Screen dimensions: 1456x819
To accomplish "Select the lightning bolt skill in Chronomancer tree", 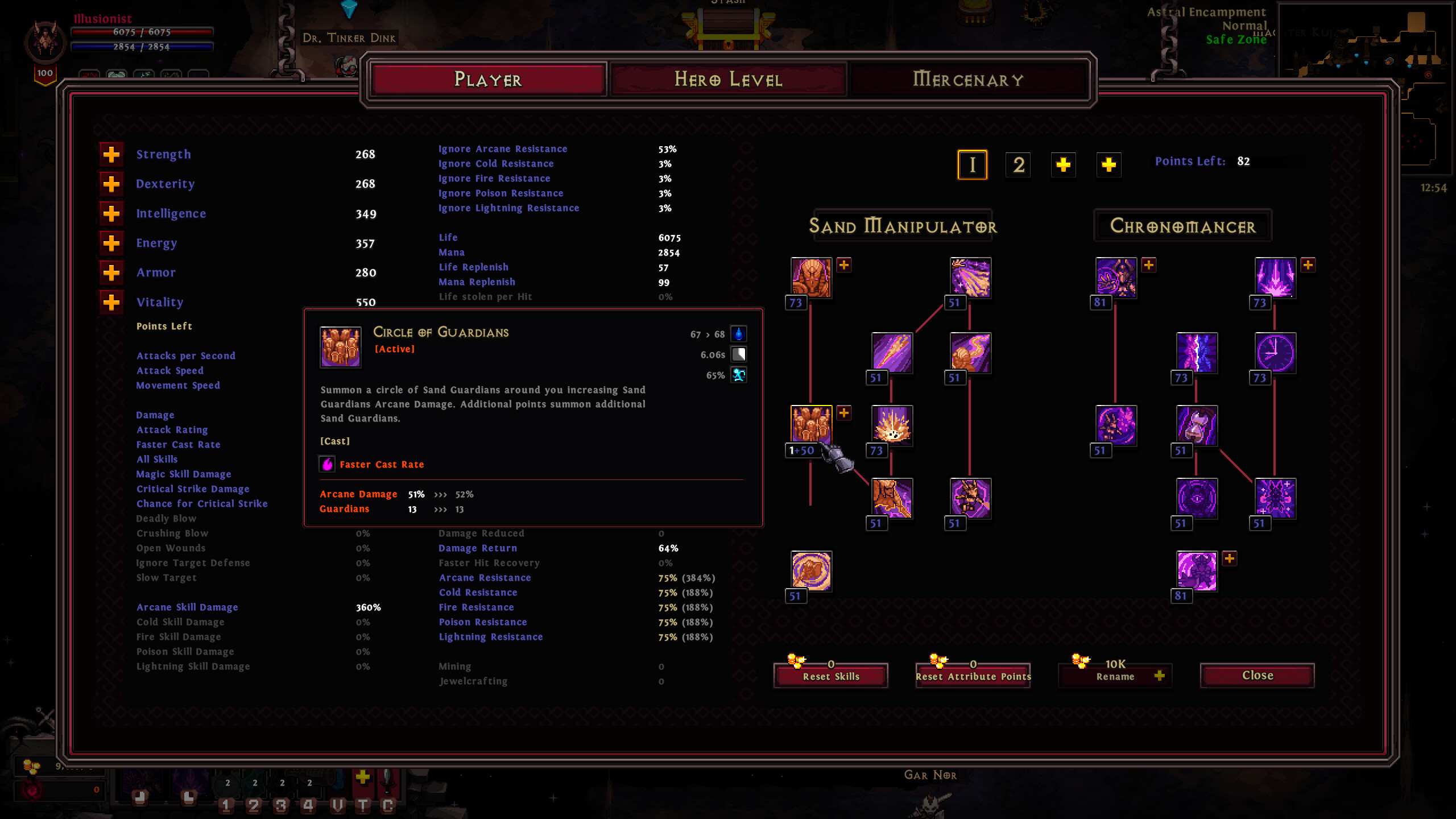I will [1197, 353].
